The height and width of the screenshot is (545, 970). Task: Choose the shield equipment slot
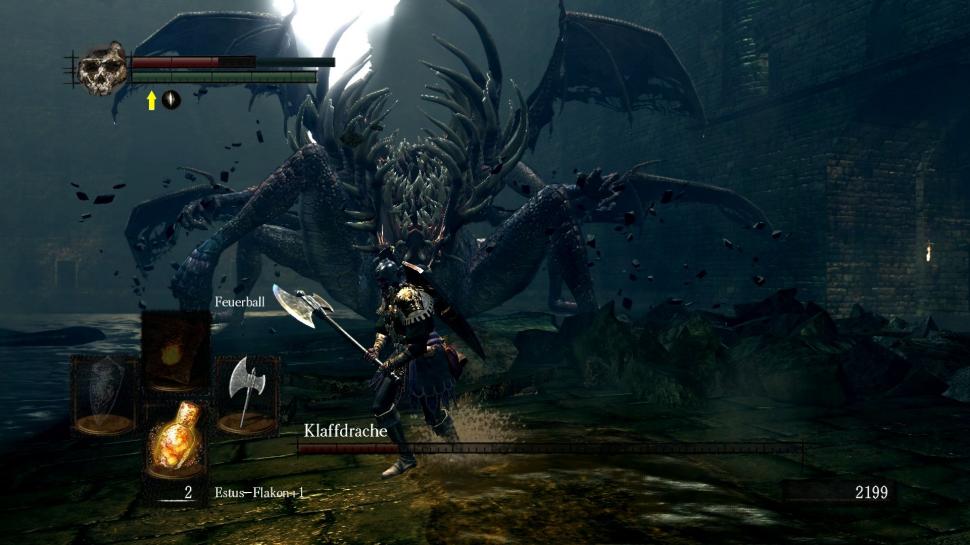pyautogui.click(x=103, y=395)
